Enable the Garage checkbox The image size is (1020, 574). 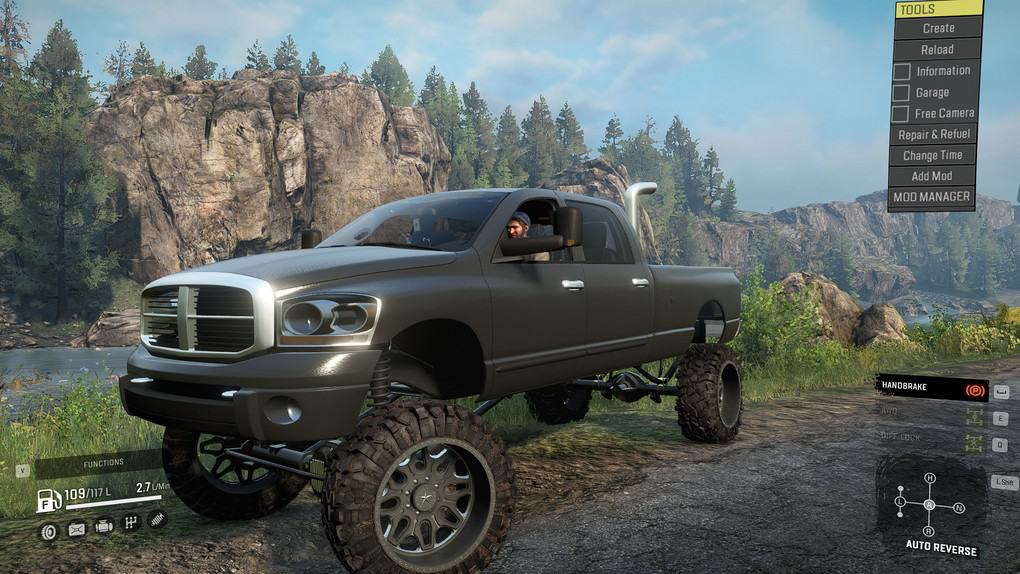pos(901,93)
